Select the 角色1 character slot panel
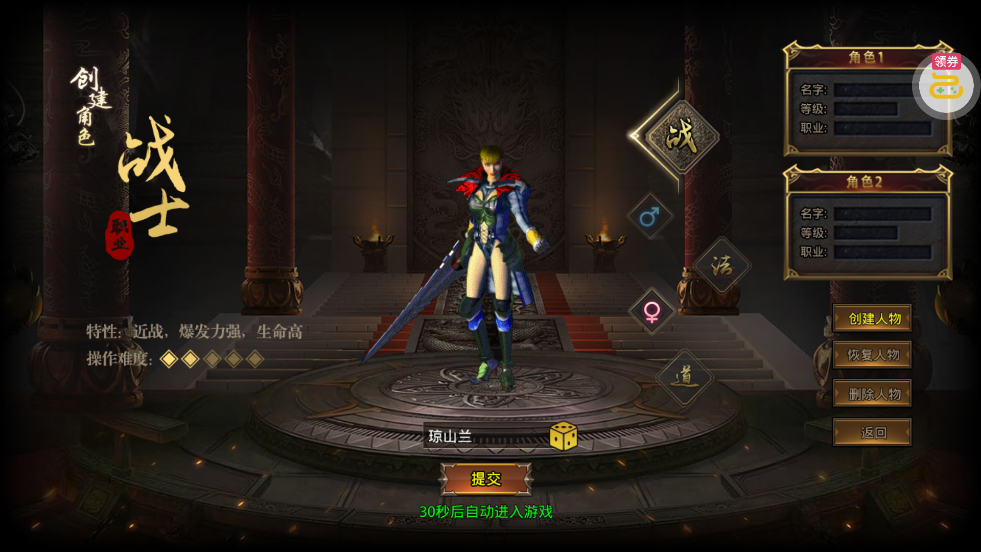This screenshot has height=552, width=981. (x=866, y=100)
